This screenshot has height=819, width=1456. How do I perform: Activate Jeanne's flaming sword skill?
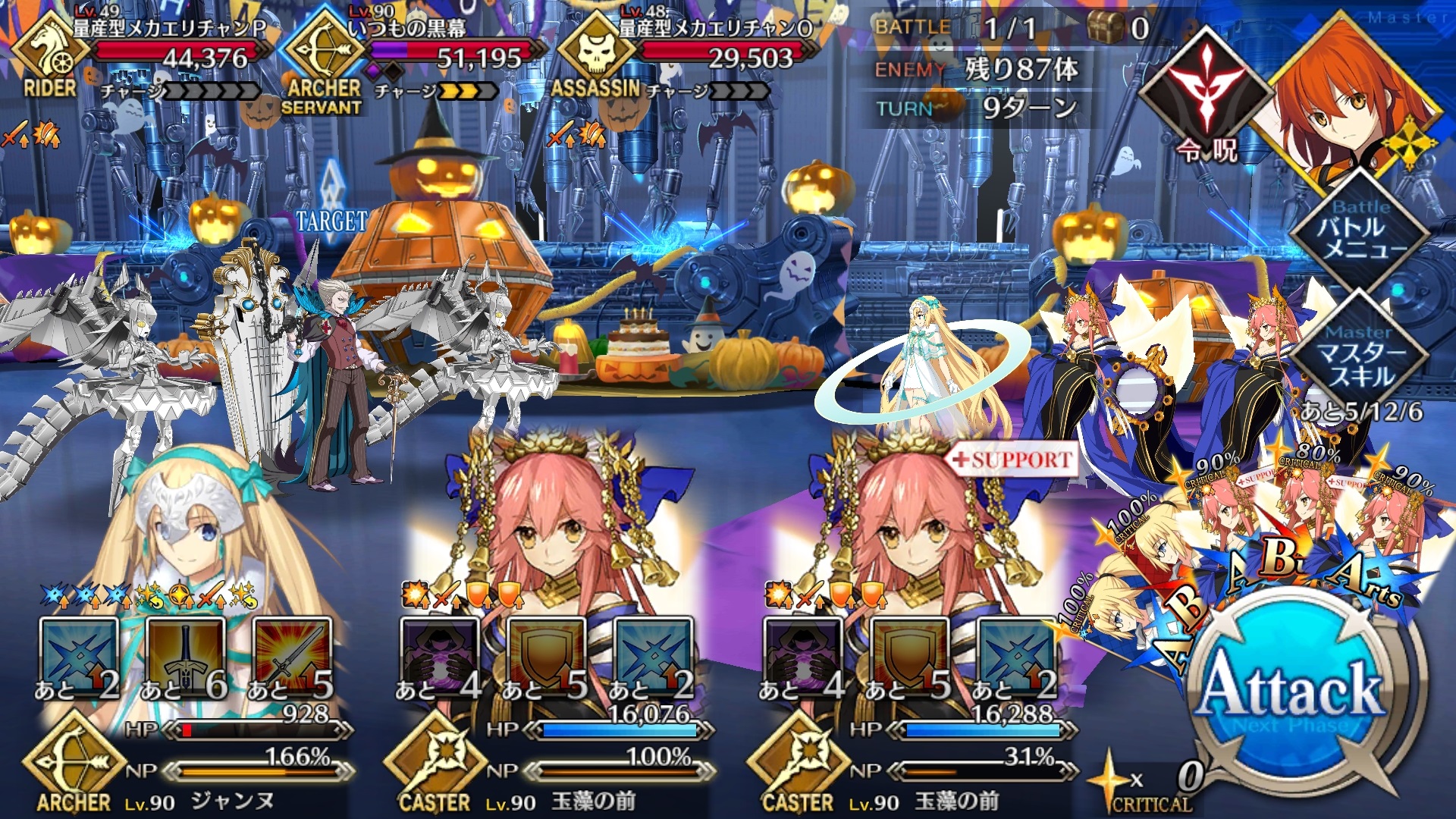pyautogui.click(x=293, y=657)
